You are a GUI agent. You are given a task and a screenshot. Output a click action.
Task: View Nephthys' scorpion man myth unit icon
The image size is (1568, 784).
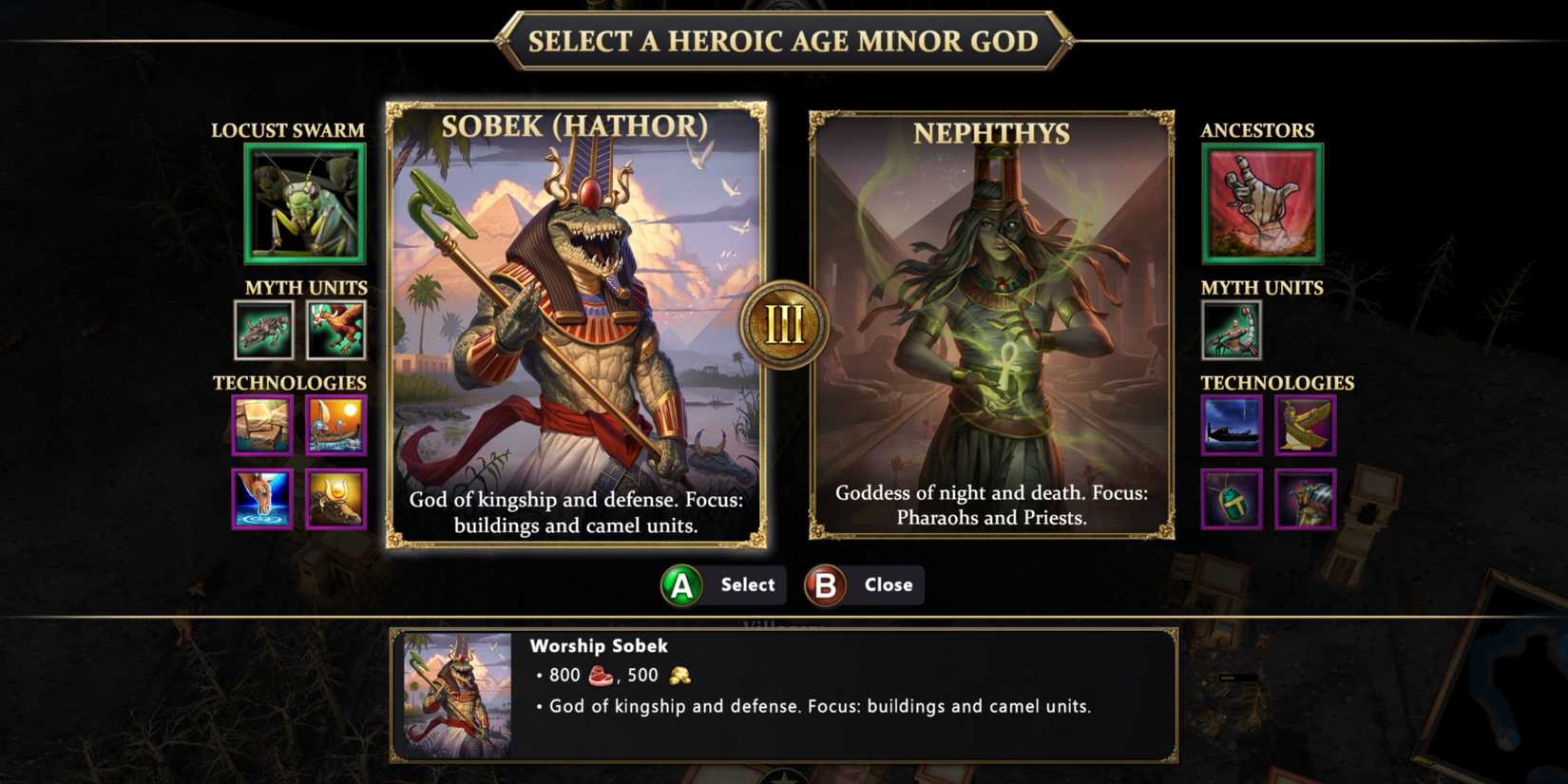tap(1233, 330)
